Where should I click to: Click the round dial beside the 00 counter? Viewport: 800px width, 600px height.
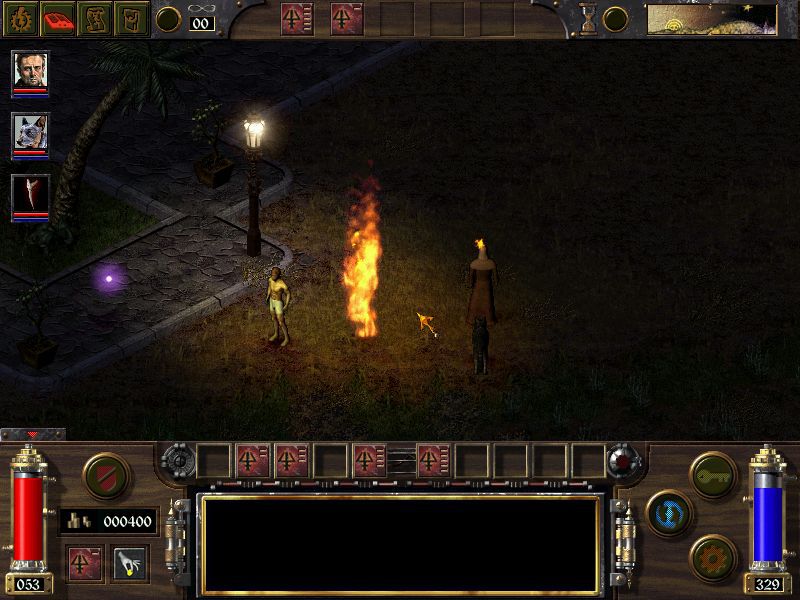[168, 19]
